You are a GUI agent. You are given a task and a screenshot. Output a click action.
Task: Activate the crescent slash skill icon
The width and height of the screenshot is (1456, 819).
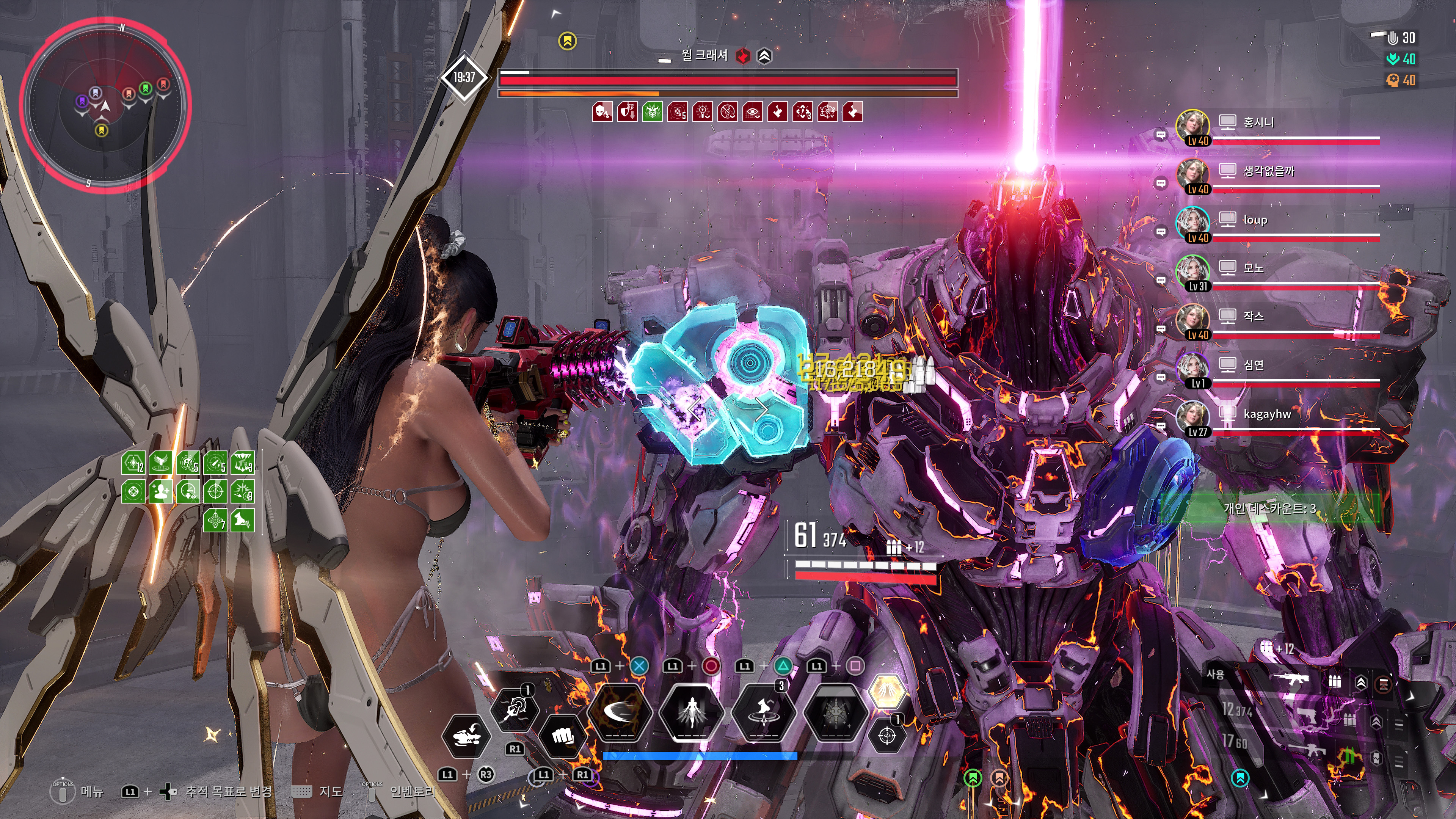pos(620,712)
